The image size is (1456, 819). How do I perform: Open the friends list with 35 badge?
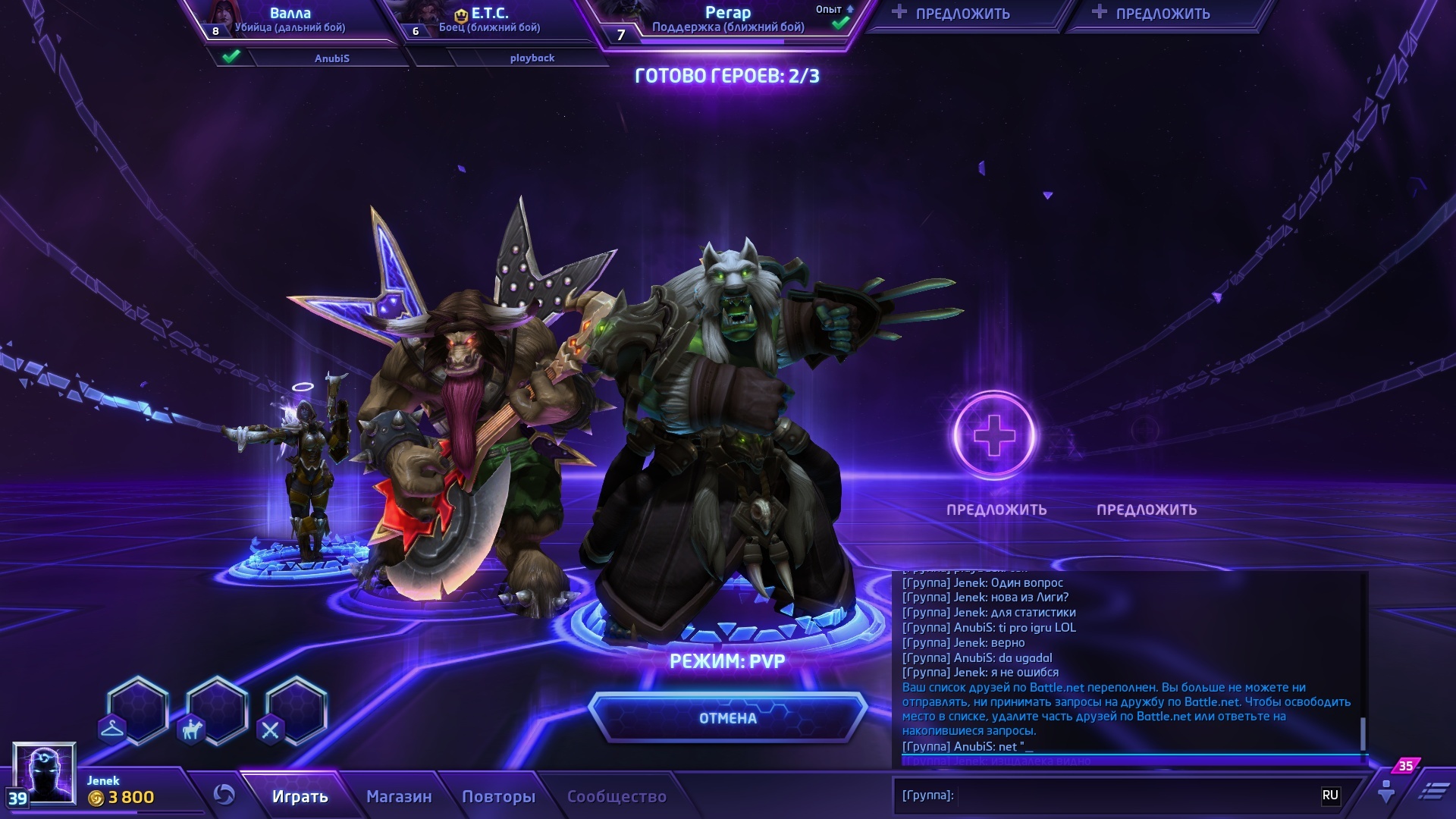pyautogui.click(x=1387, y=790)
